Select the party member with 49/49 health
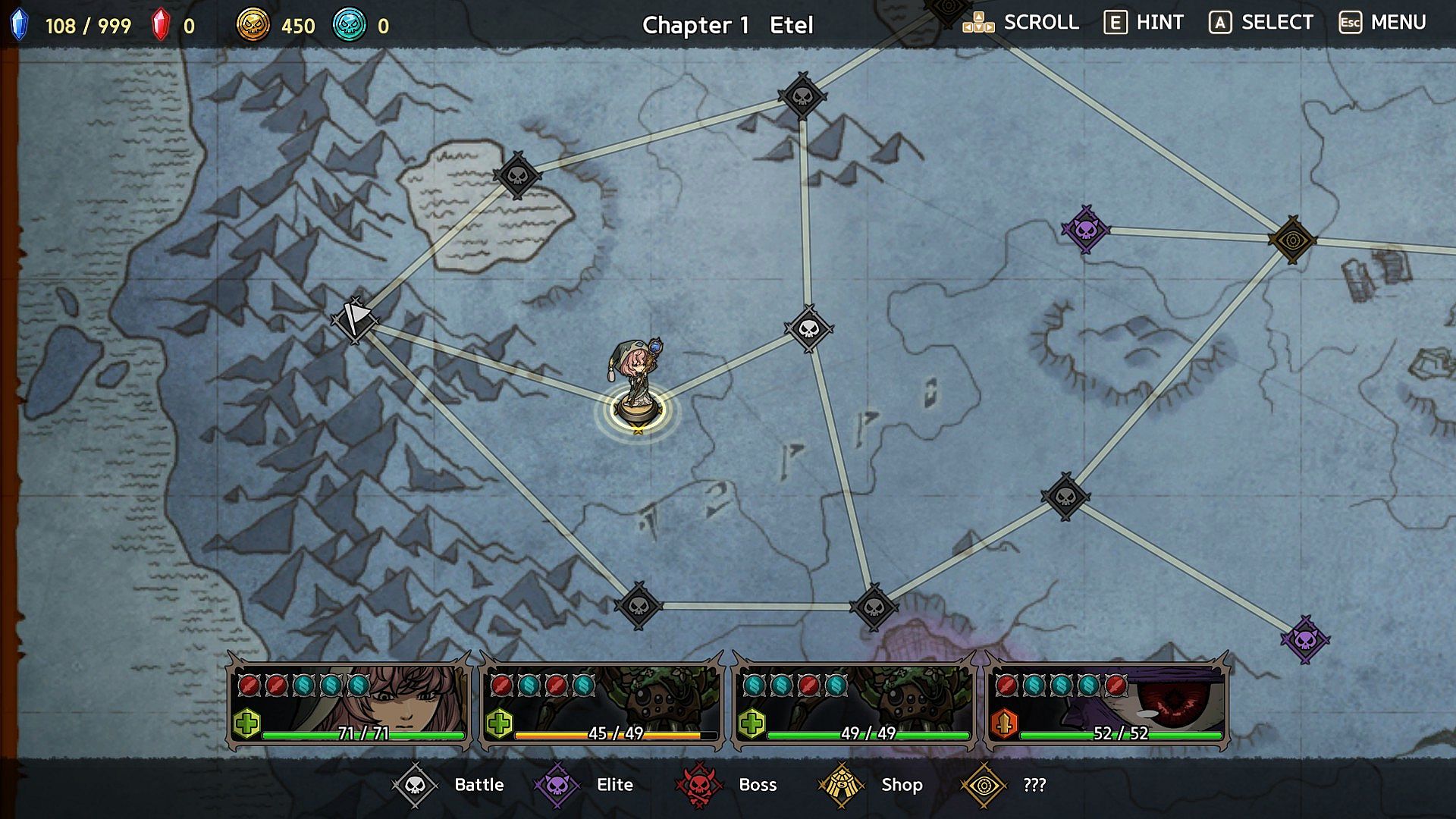1456x819 pixels. pos(855,704)
